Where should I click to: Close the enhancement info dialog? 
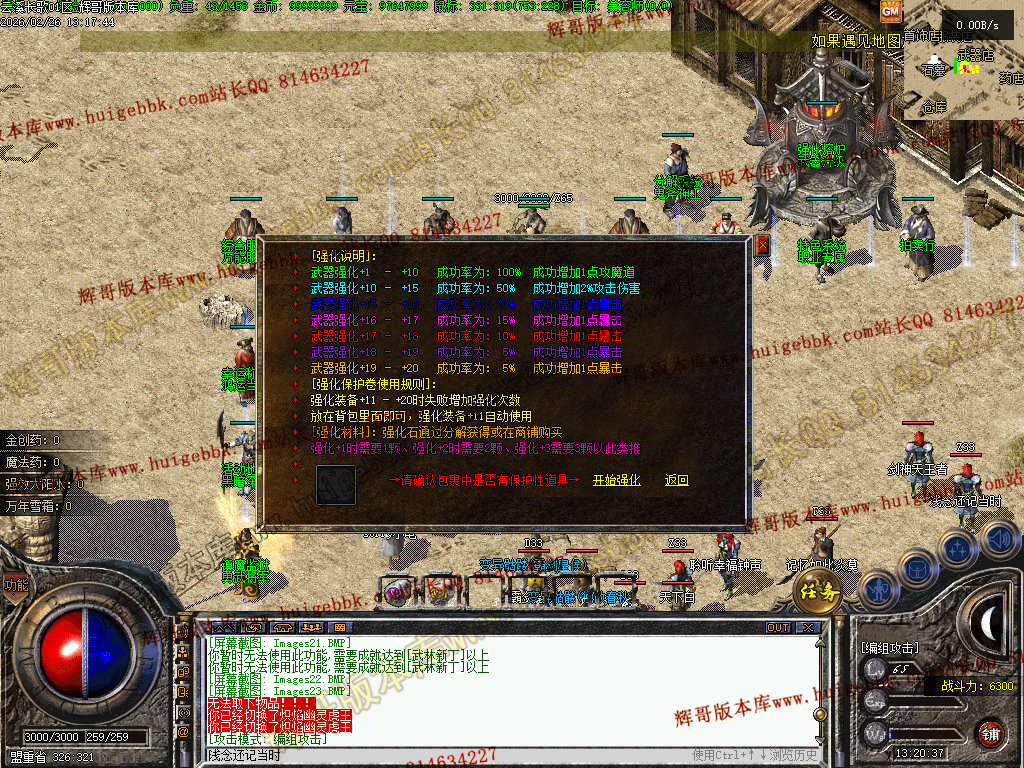coord(762,244)
